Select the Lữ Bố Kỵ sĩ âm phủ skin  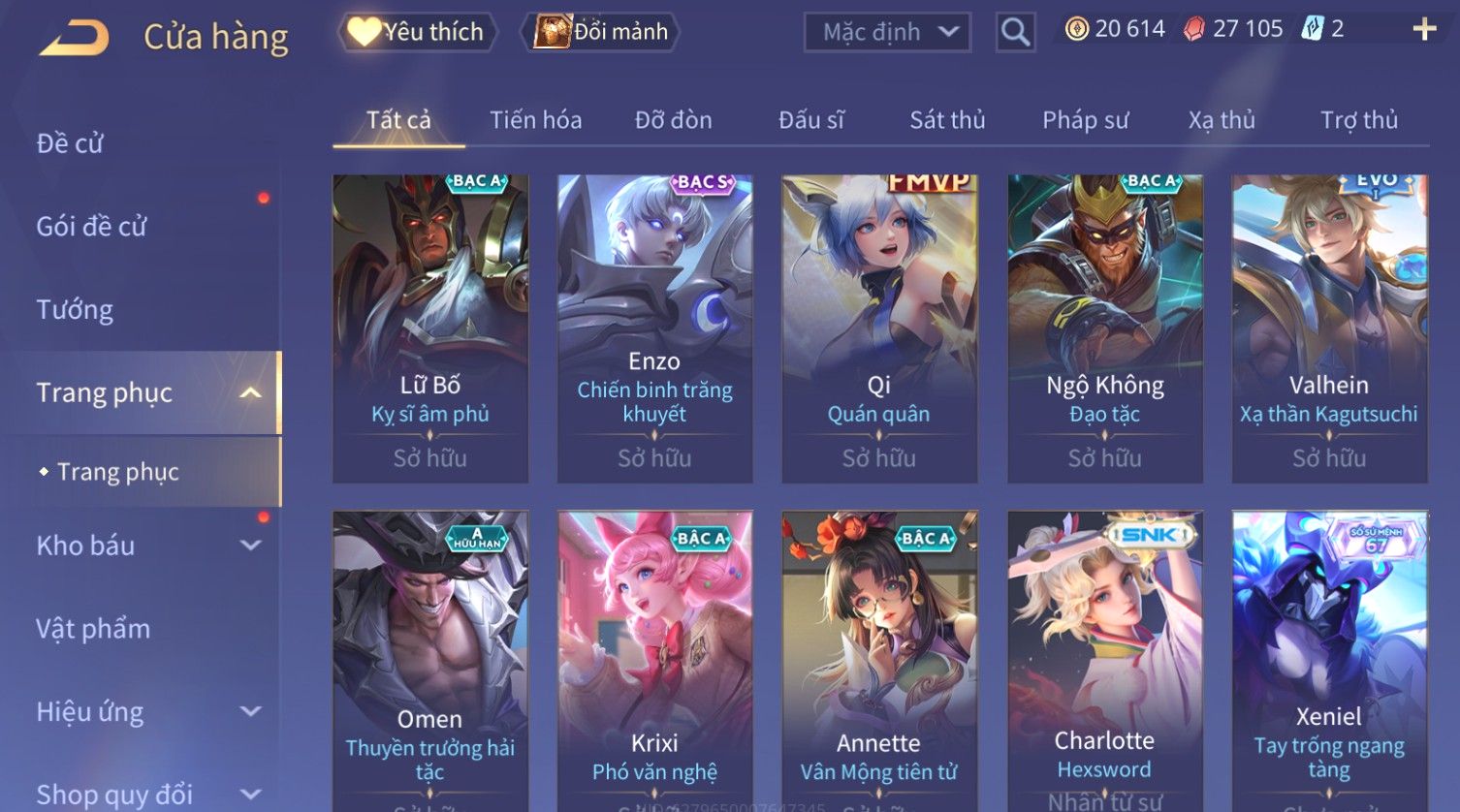pyautogui.click(x=430, y=328)
